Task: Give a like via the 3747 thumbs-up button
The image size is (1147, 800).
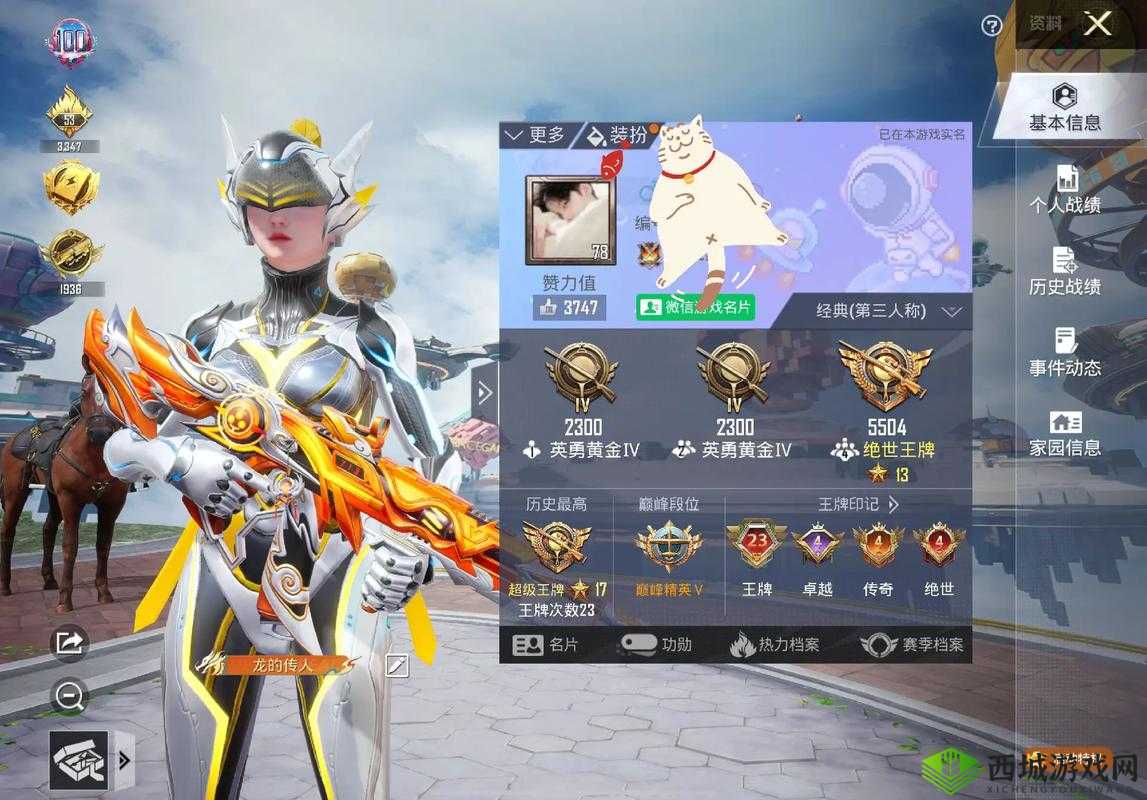Action: point(568,308)
